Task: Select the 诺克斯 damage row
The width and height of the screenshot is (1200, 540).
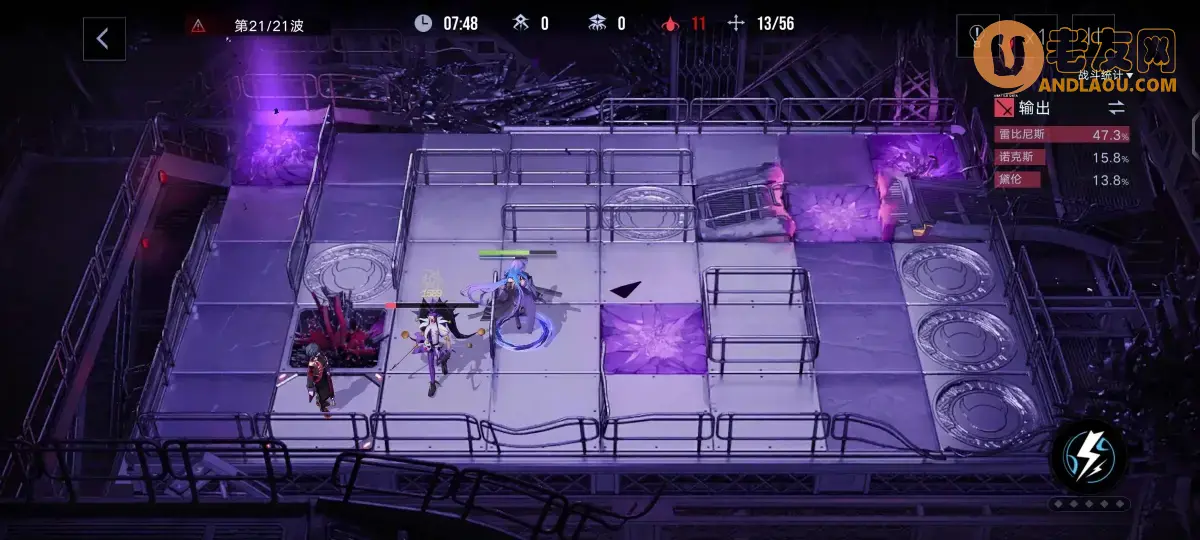Action: (1062, 158)
